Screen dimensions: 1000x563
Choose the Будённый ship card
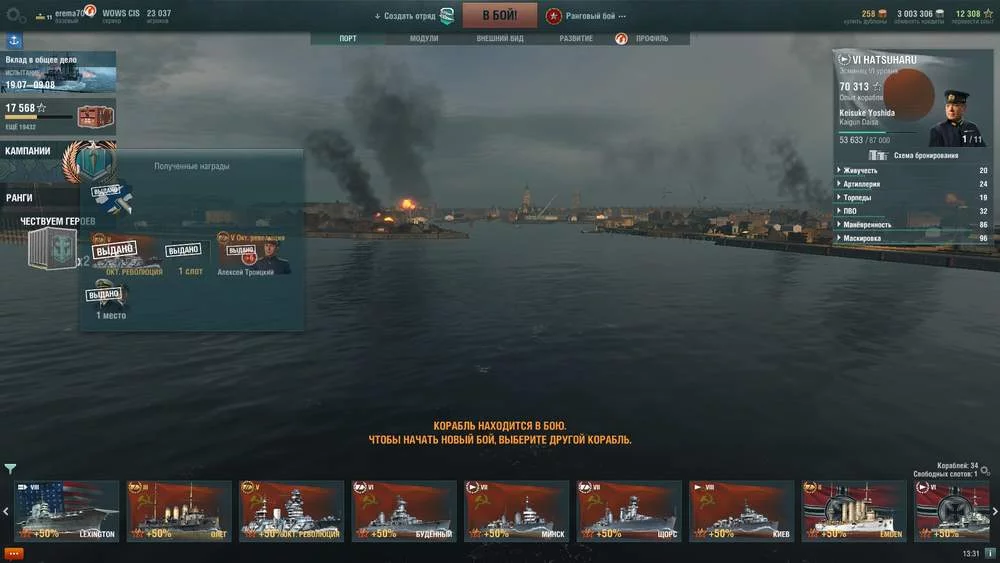(405, 511)
